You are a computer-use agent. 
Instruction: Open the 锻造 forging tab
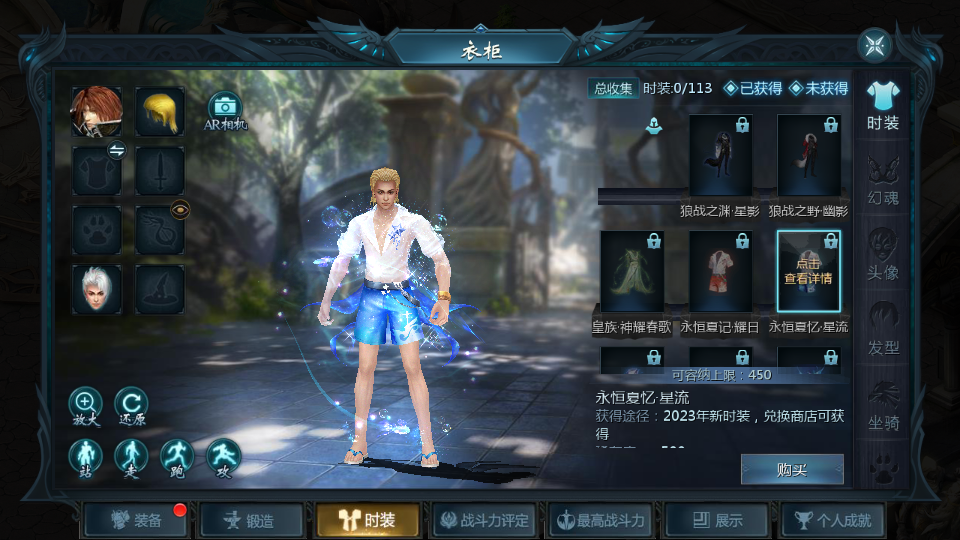(x=252, y=520)
